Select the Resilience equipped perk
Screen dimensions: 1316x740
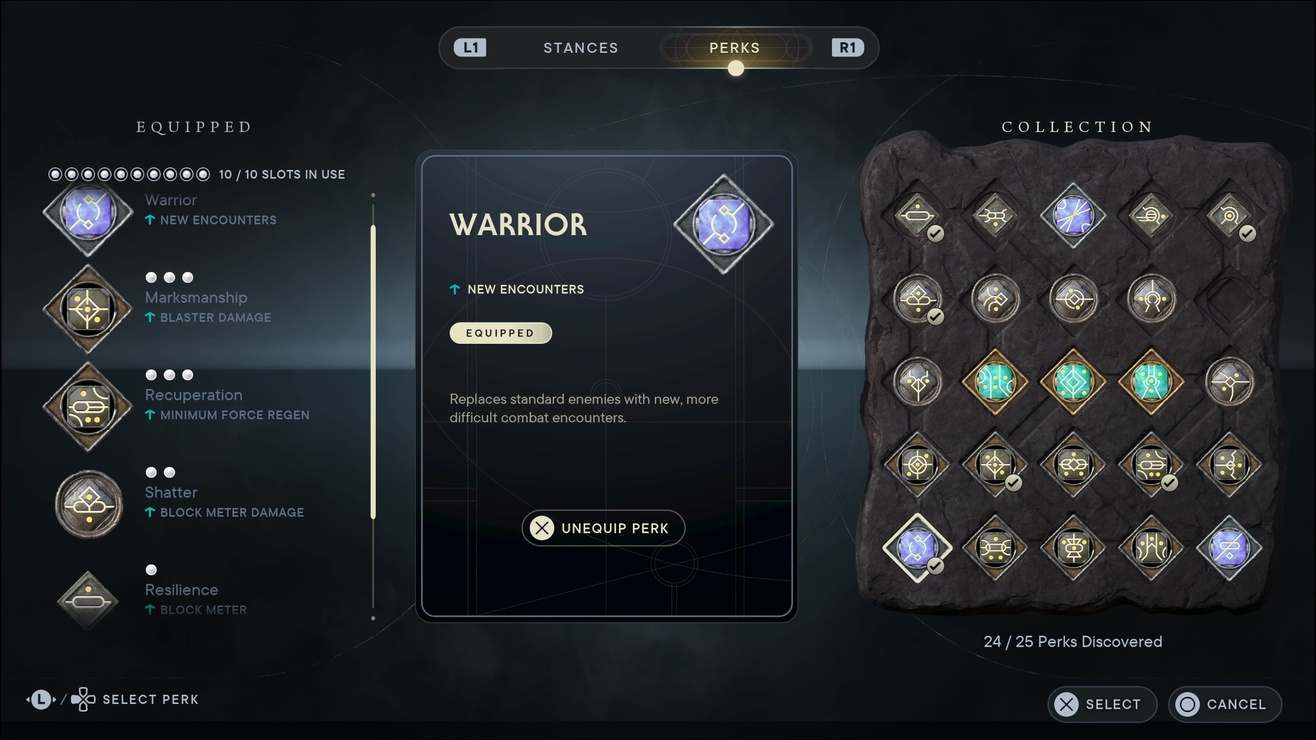[88, 599]
